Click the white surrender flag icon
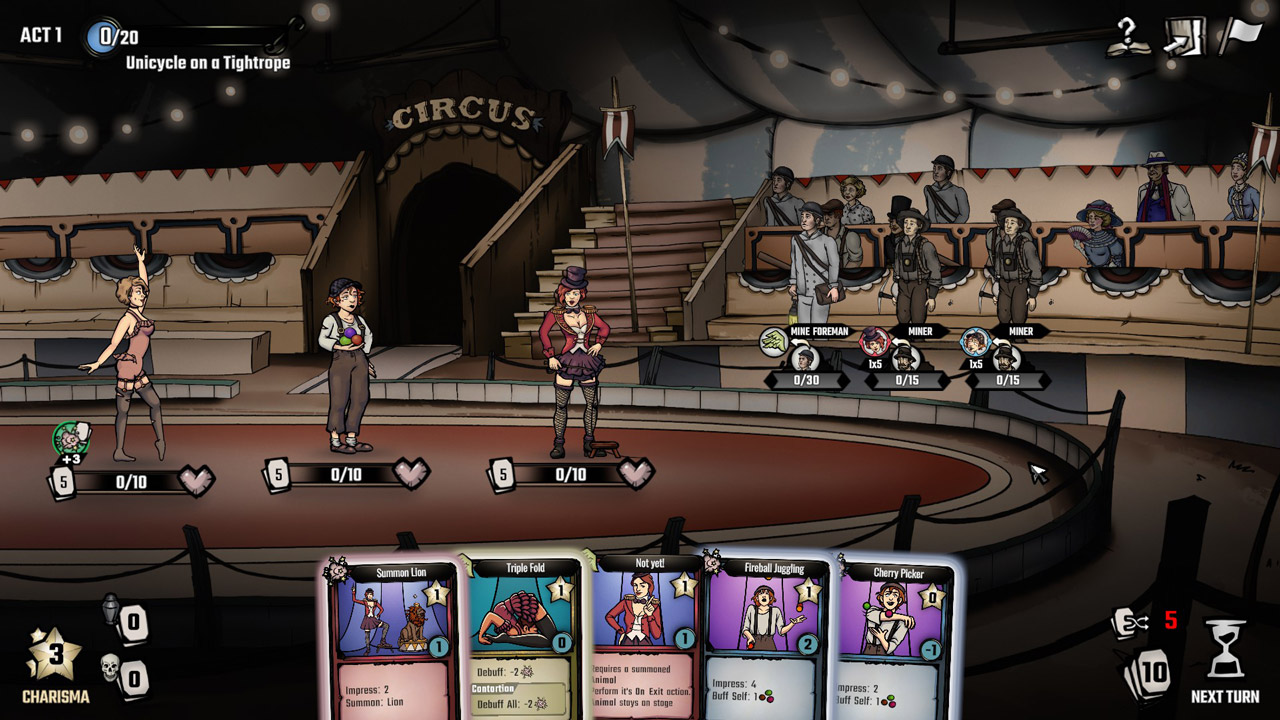This screenshot has height=720, width=1280. (1238, 36)
